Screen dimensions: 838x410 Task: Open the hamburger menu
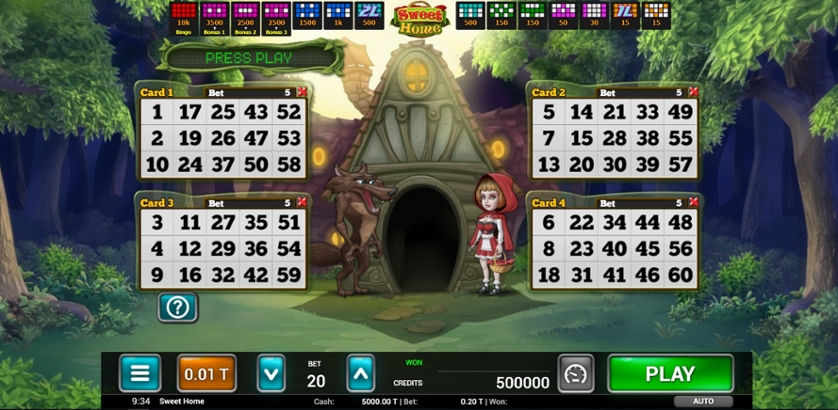coord(140,374)
